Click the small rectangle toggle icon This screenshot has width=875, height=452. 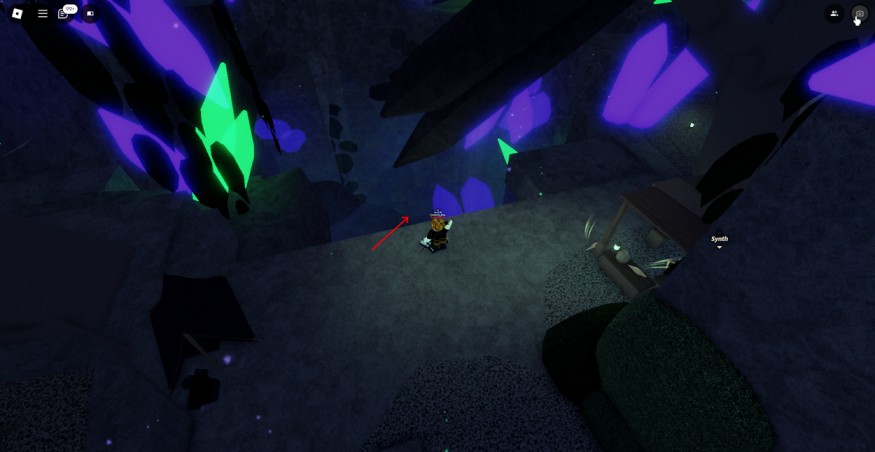[x=90, y=14]
